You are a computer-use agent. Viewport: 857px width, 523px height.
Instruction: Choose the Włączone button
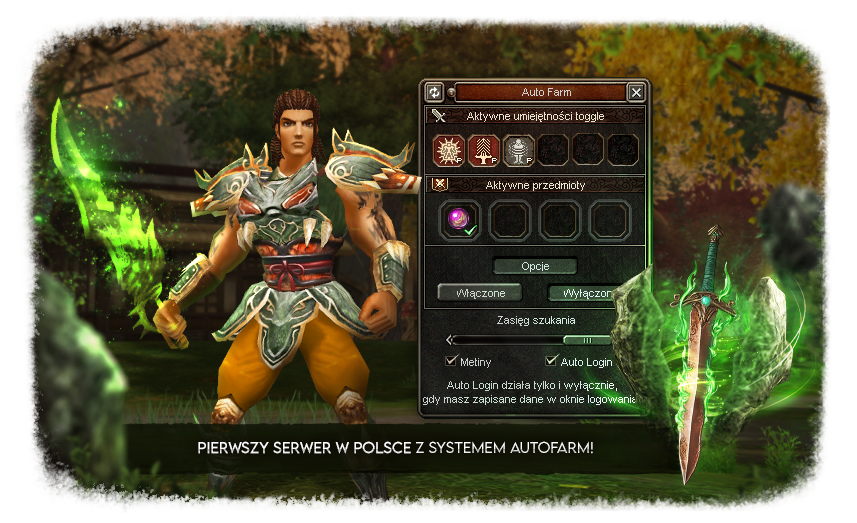pos(479,293)
